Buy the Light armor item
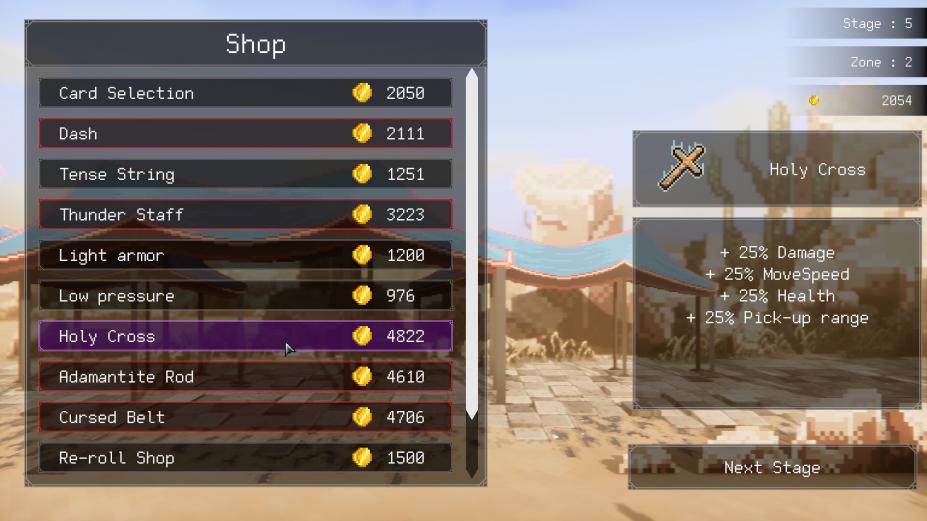The image size is (927, 521). pos(245,255)
